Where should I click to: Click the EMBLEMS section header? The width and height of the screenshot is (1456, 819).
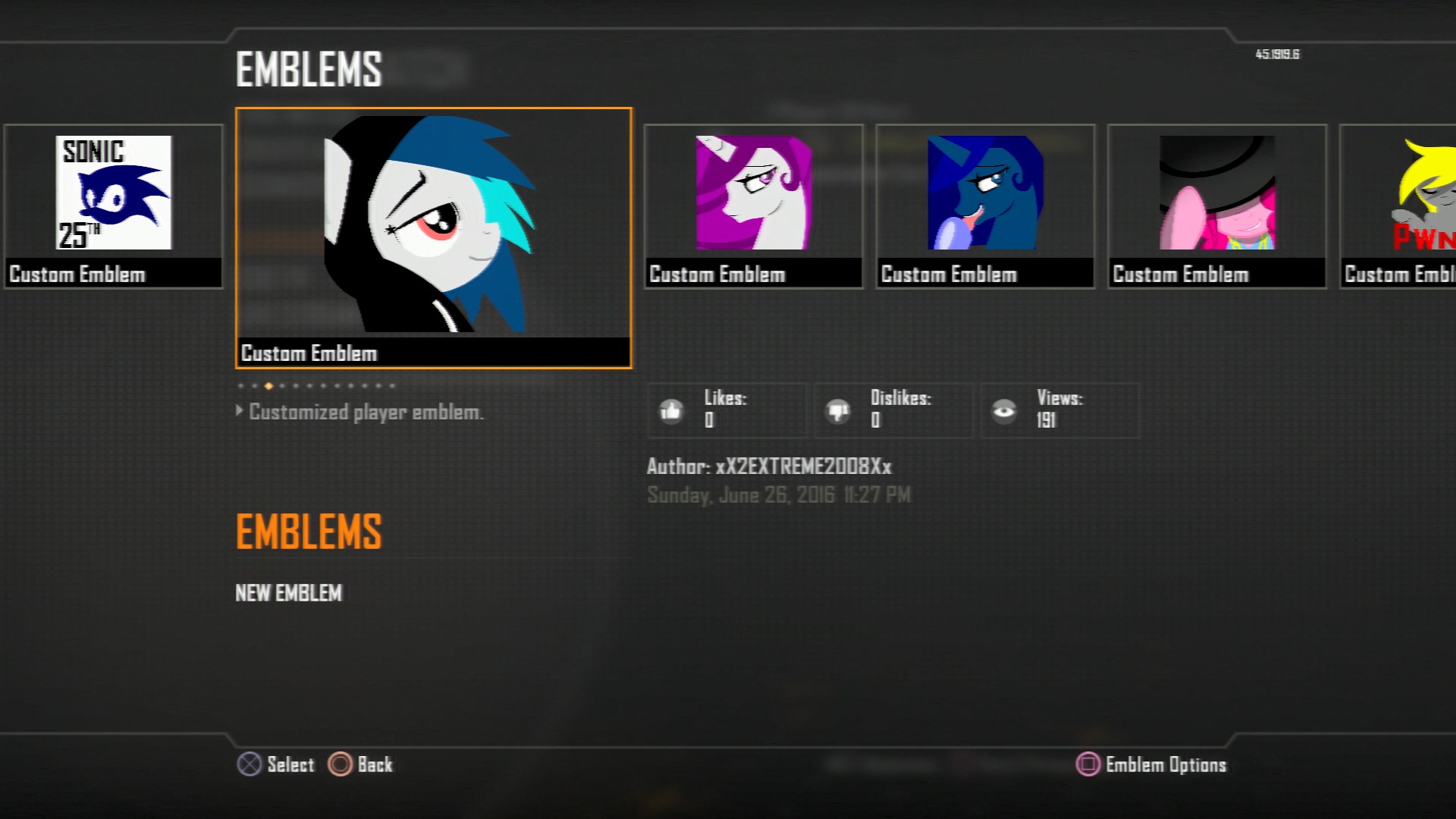click(308, 531)
